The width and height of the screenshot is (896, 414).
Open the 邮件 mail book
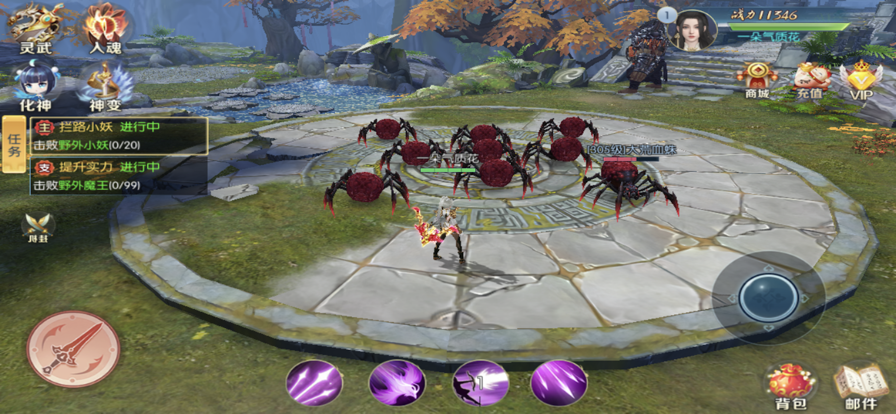click(x=858, y=384)
